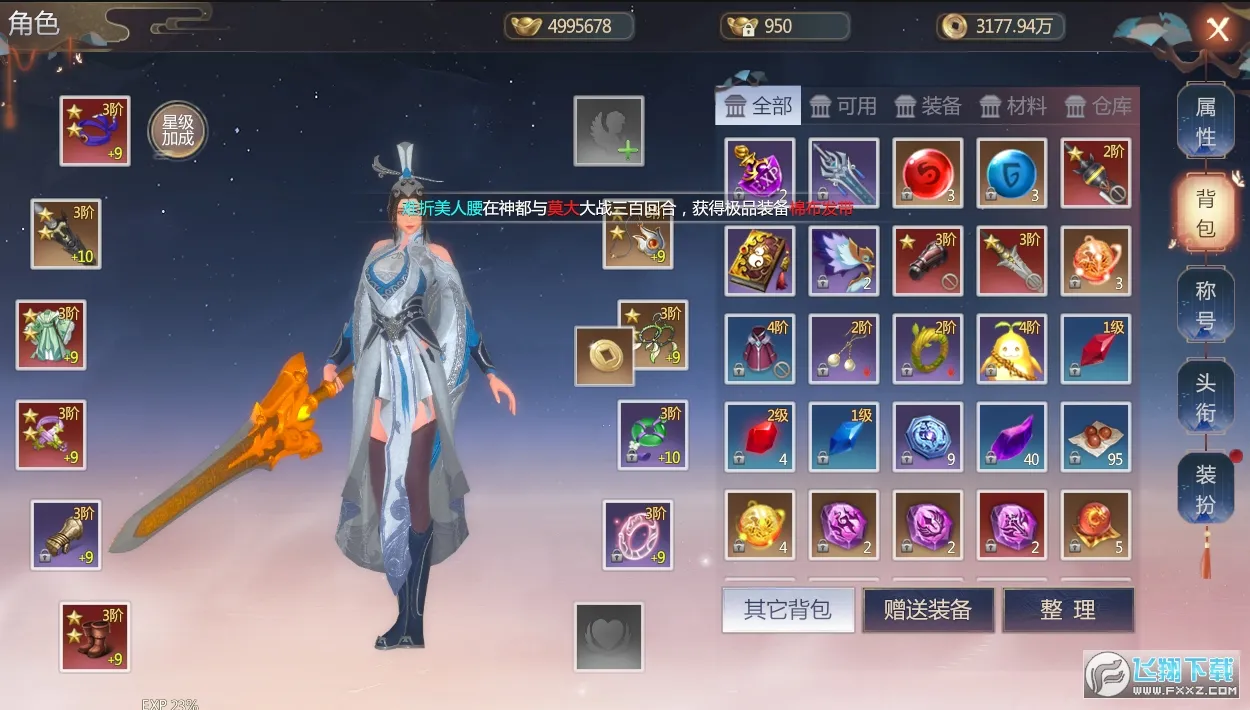Select the yellow sprout spirit item

pos(1012,349)
